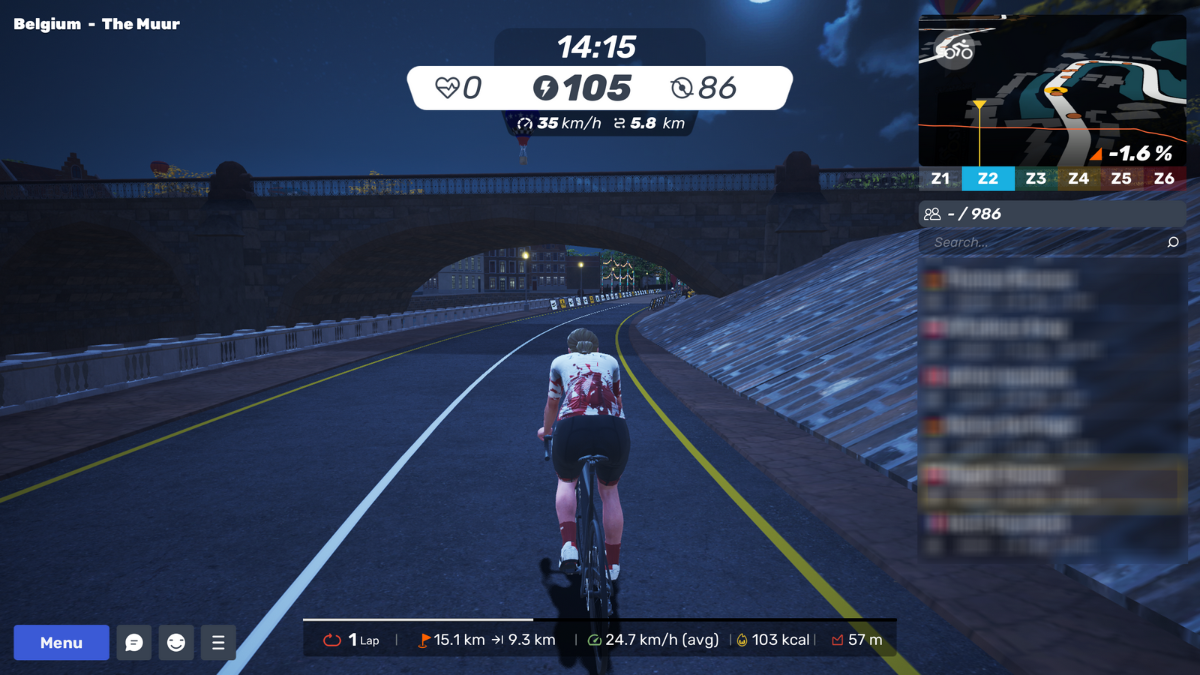Open the chat speech bubble icon
Viewport: 1200px width, 675px height.
tap(134, 642)
